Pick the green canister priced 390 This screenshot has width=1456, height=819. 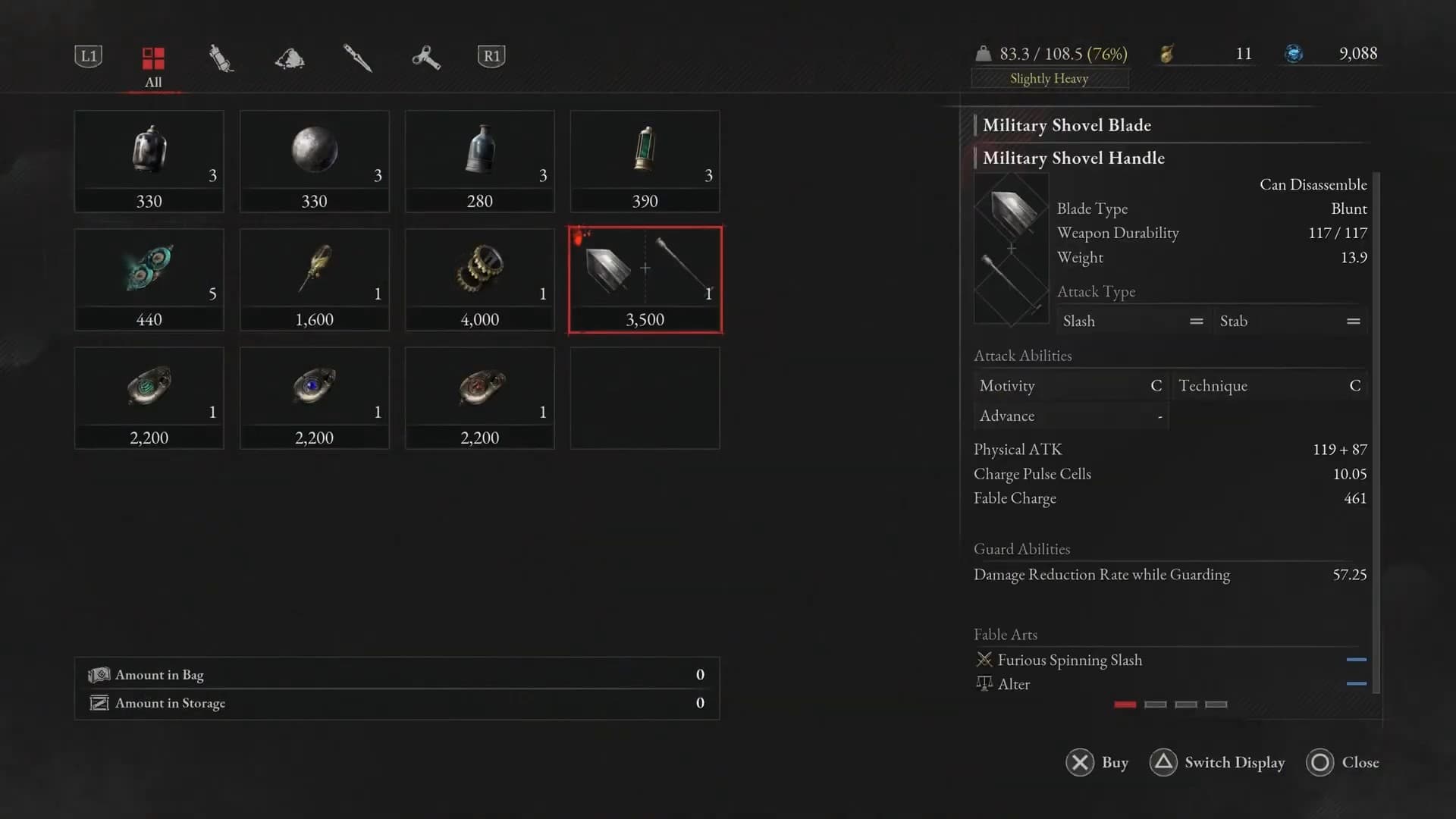[645, 161]
